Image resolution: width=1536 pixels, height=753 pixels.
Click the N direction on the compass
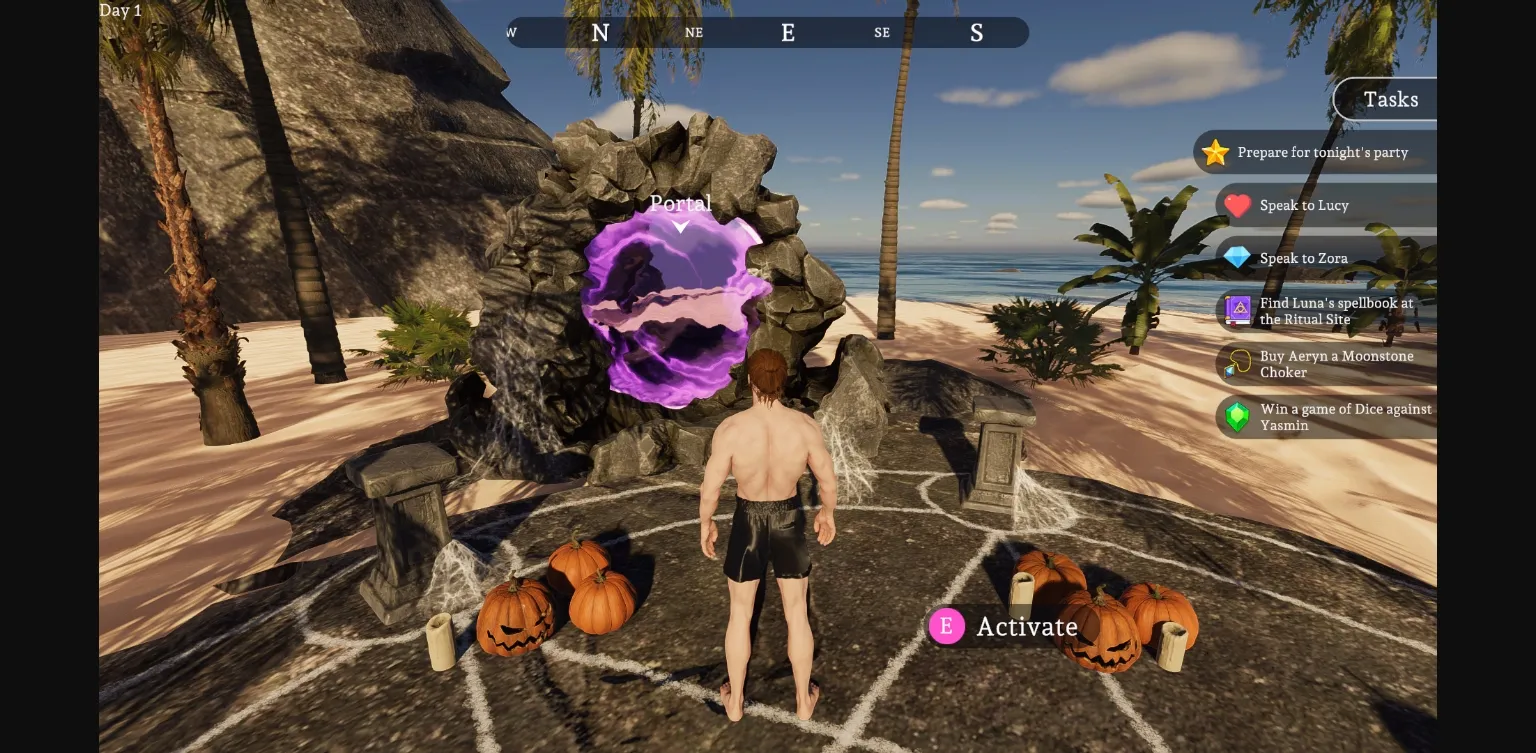click(x=600, y=32)
